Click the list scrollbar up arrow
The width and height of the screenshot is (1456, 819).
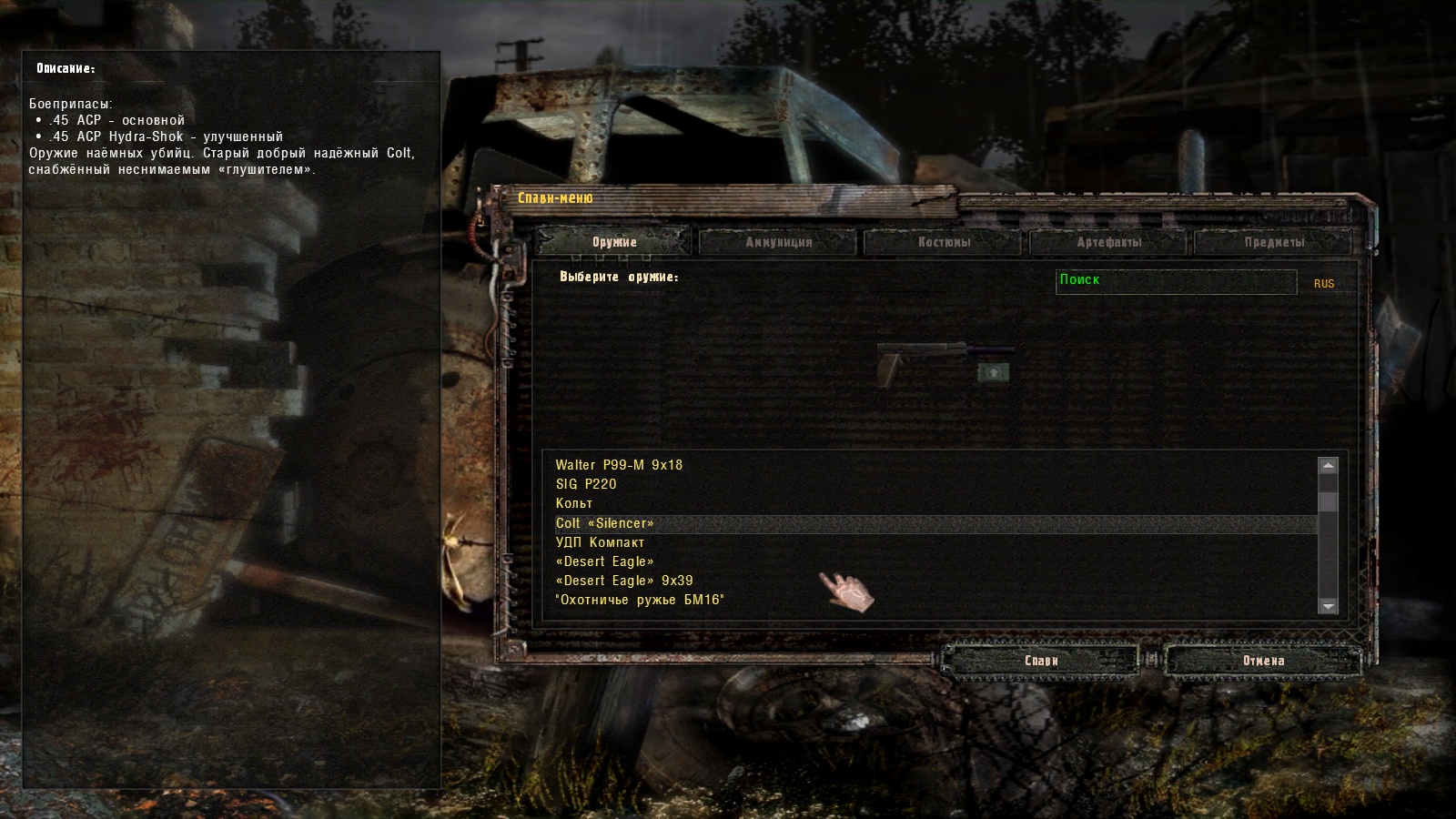point(1328,466)
